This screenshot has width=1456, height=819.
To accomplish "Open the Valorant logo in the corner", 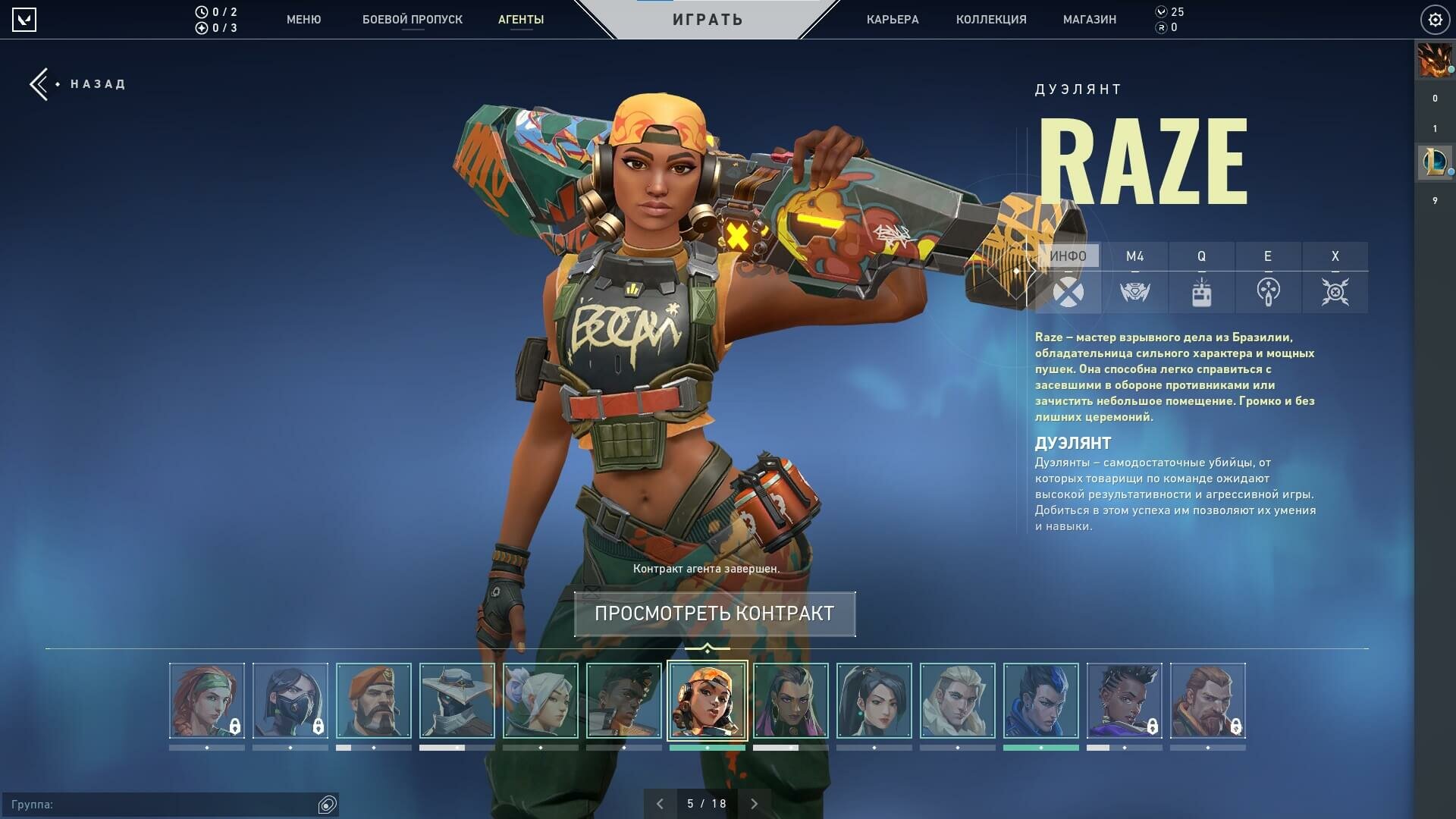I will click(24, 20).
